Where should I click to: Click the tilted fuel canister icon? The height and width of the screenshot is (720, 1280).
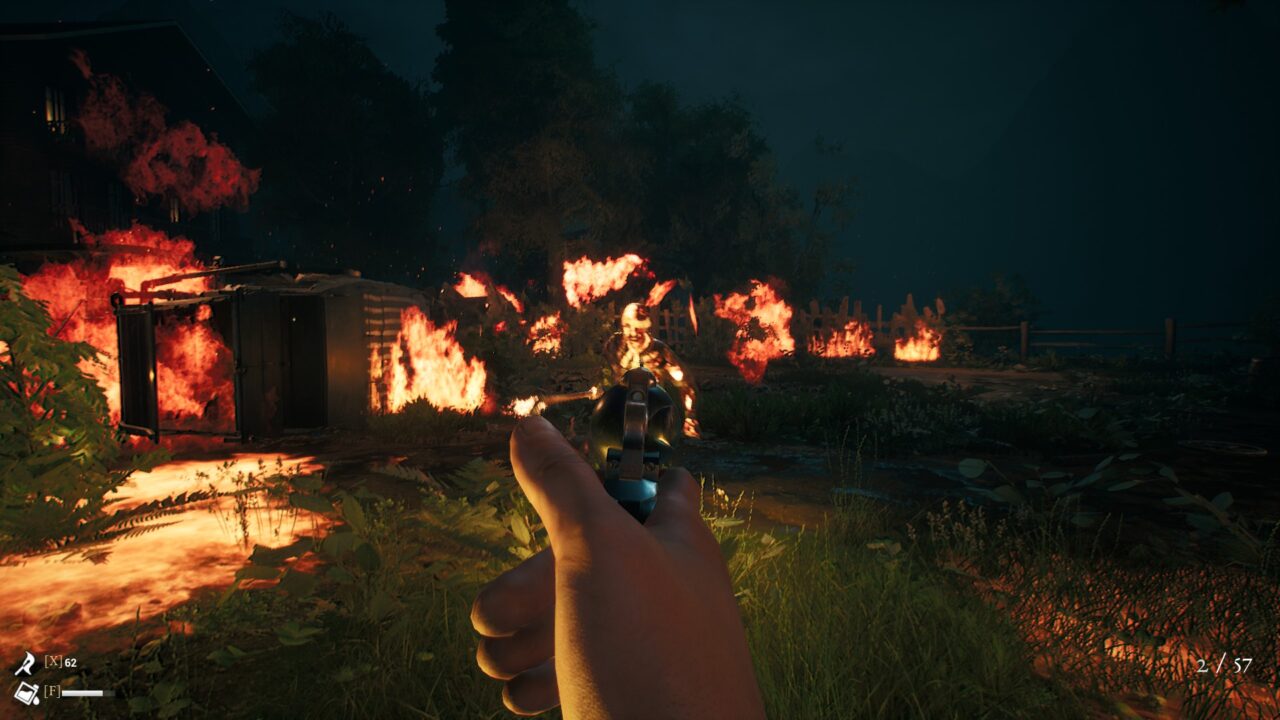pyautogui.click(x=25, y=692)
